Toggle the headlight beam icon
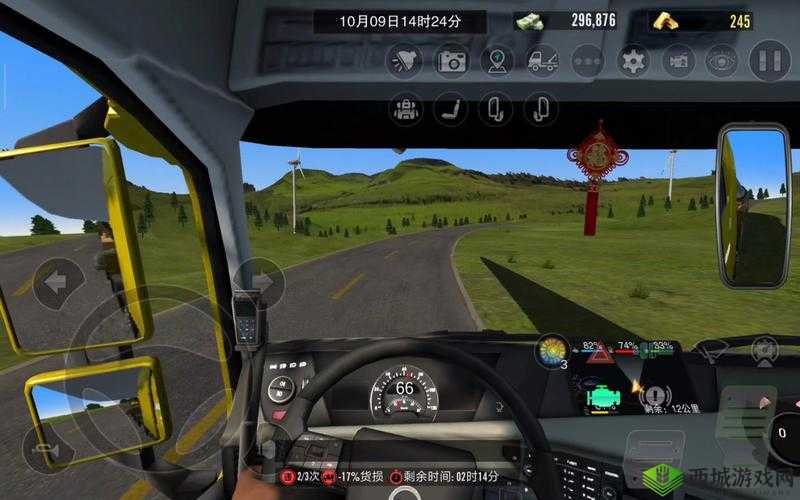Screen dimensions: 800x500 click(405, 61)
